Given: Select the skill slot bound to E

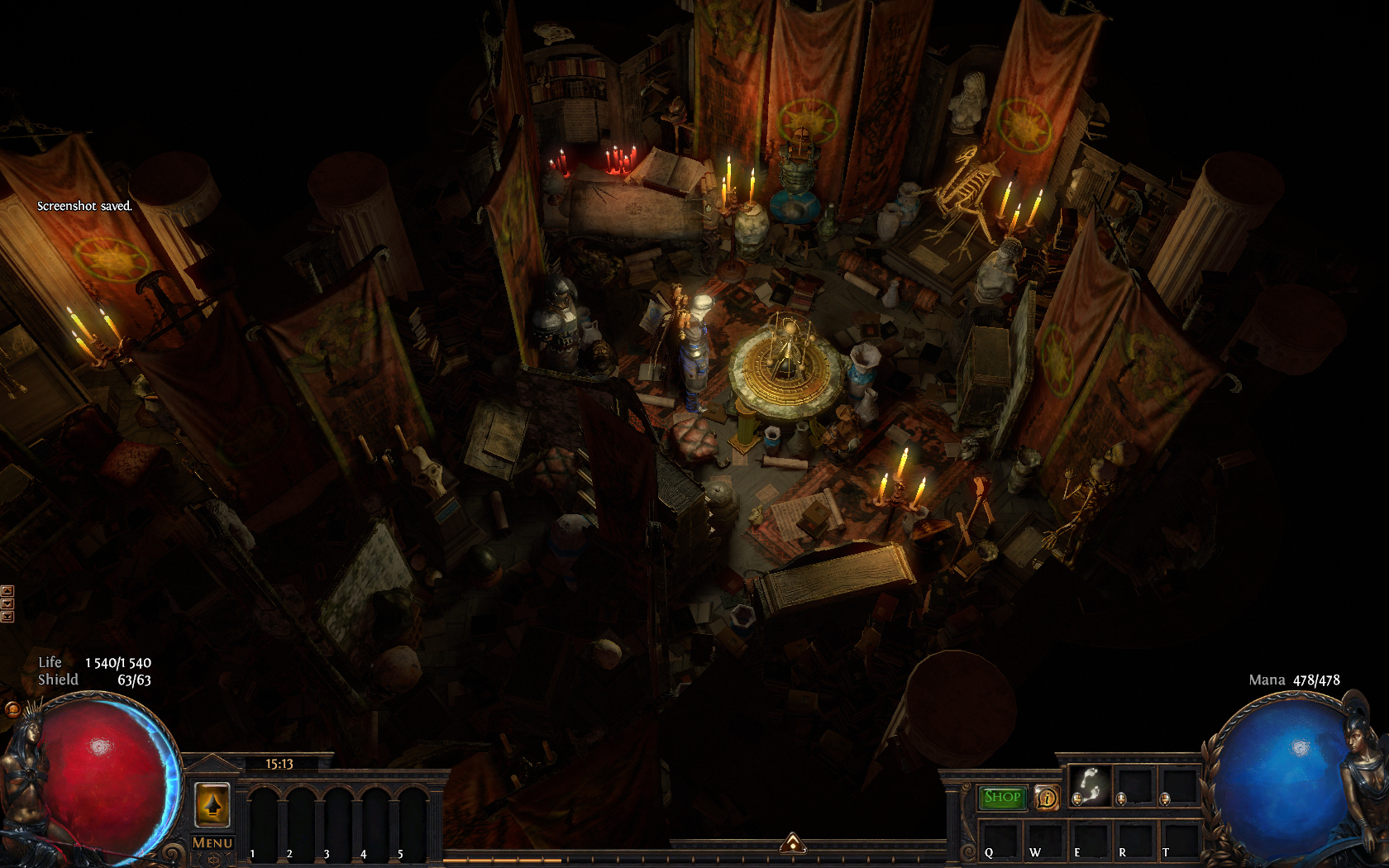Looking at the screenshot, I should click(x=1090, y=841).
